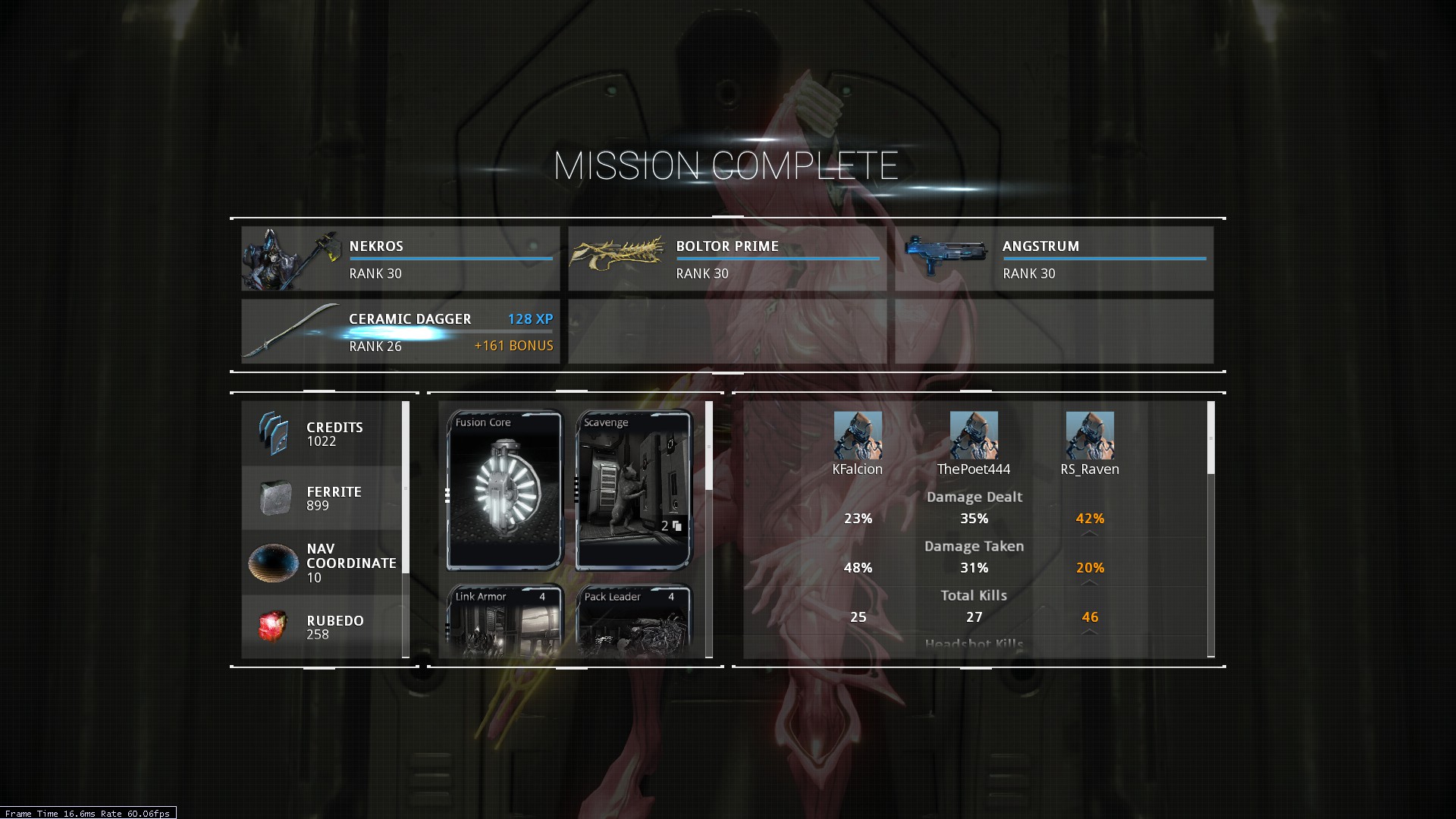Click KFalcion's player avatar
This screenshot has height=819, width=1456.
(x=858, y=435)
